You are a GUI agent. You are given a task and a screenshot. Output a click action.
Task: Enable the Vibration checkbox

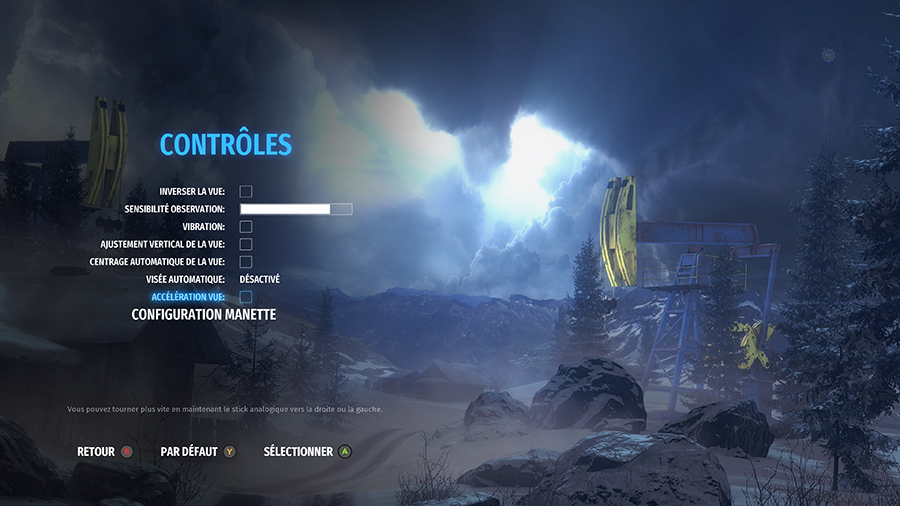(246, 227)
